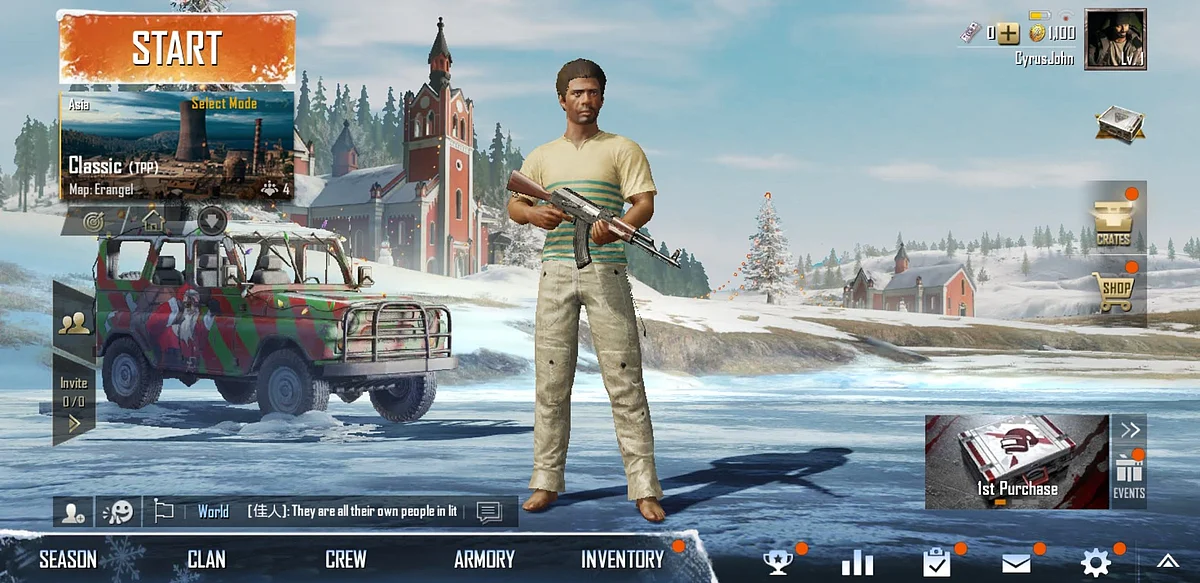Open the Crew menu

tap(345, 560)
